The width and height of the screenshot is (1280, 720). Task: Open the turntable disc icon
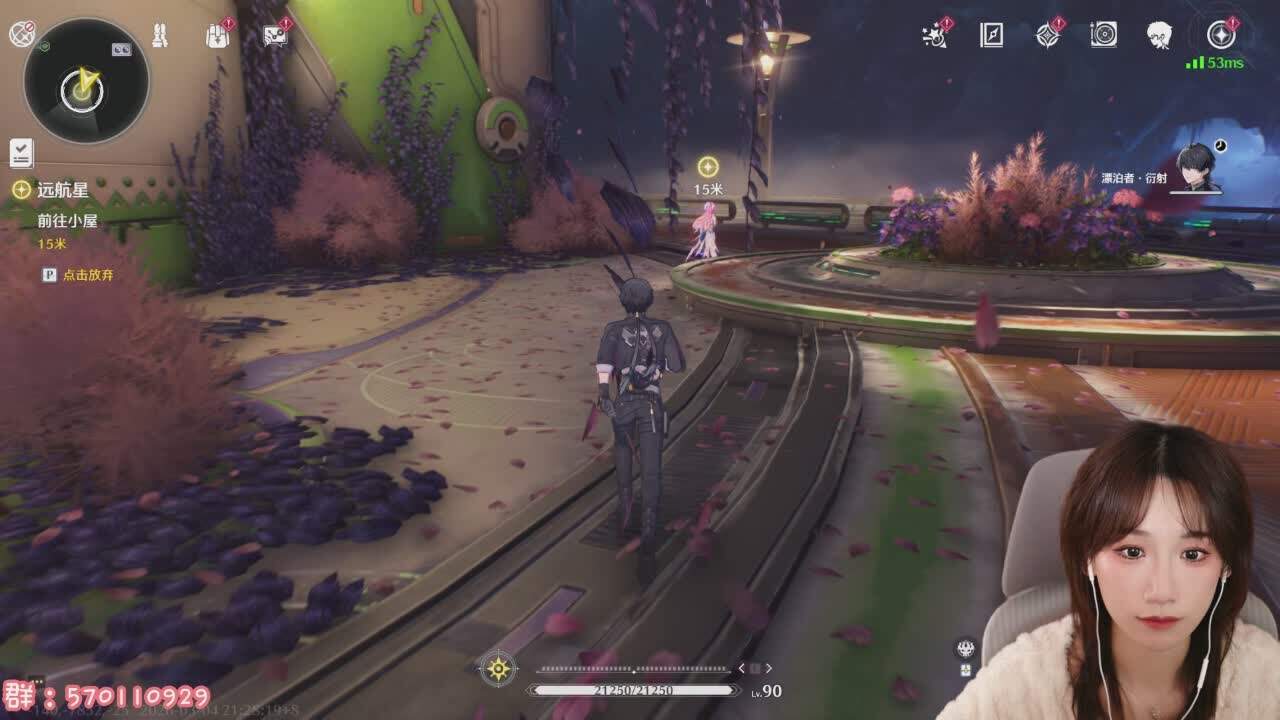point(1103,36)
